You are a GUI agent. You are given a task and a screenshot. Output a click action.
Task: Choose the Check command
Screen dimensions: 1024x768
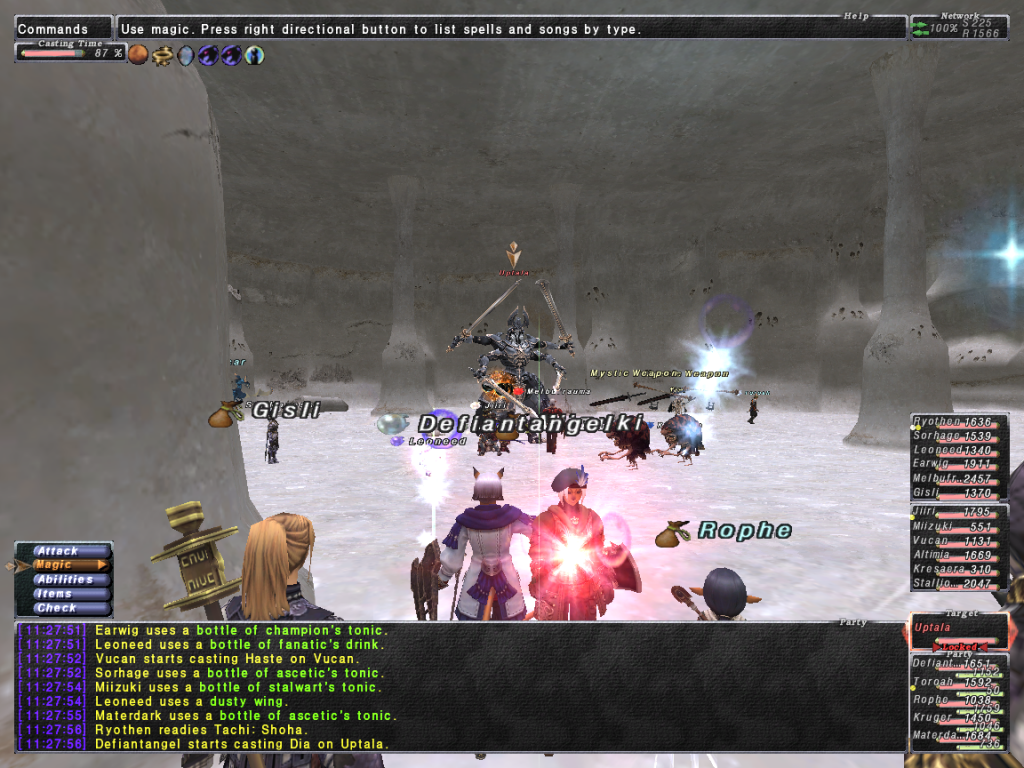(57, 608)
